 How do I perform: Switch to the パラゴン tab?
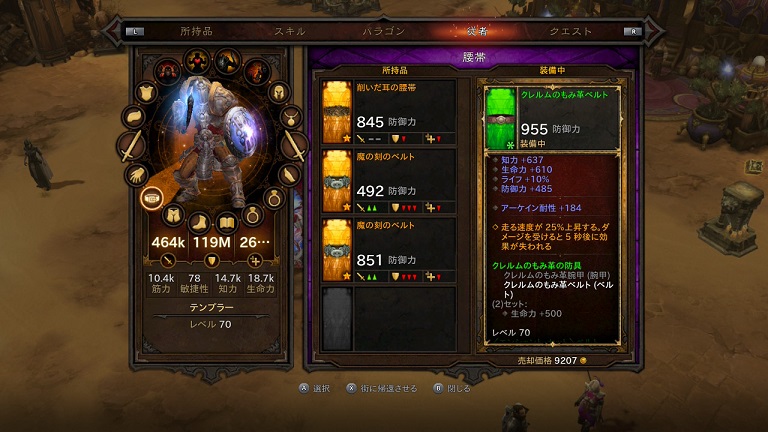pyautogui.click(x=383, y=31)
